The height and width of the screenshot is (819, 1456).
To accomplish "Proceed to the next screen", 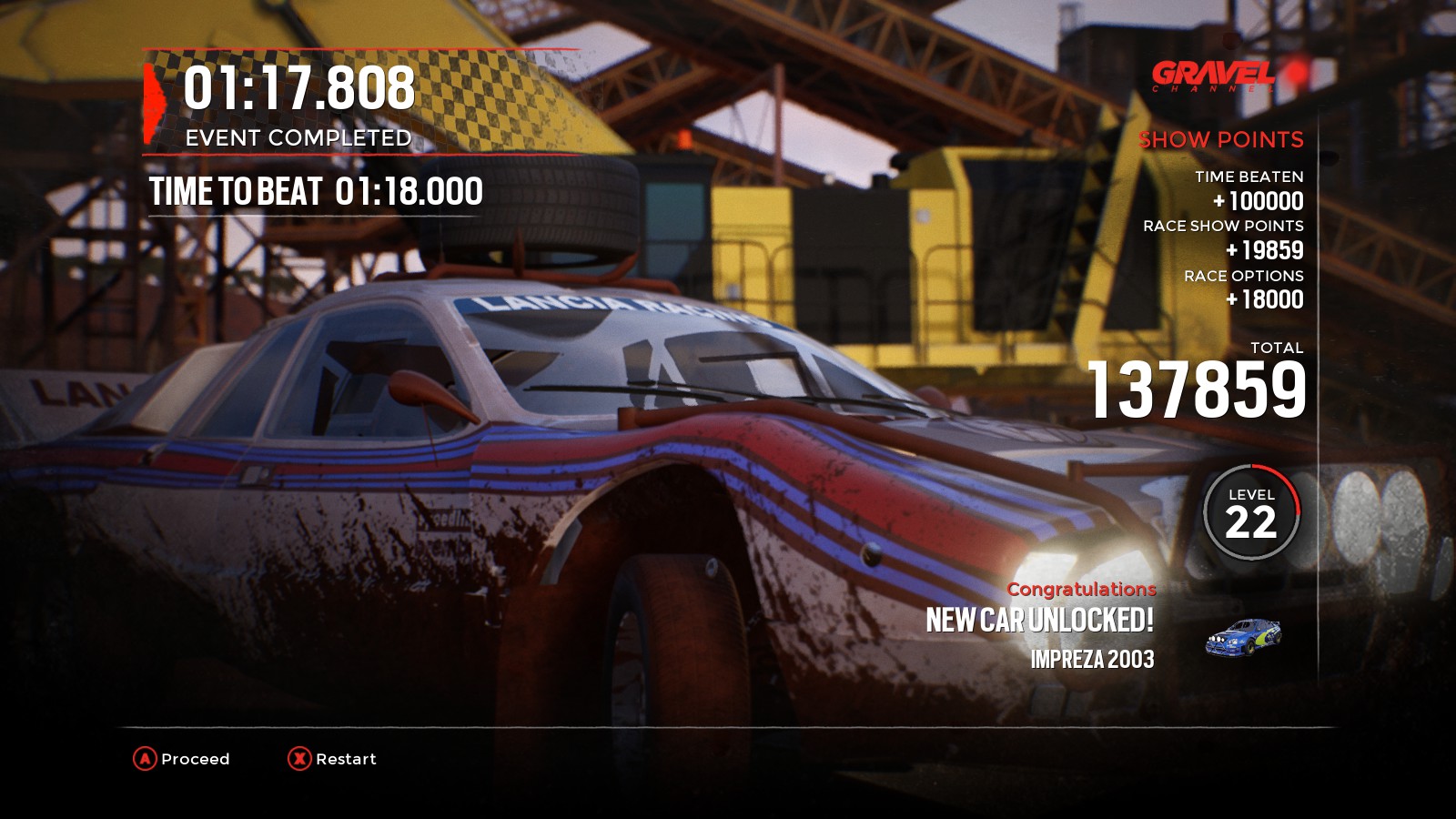I will (x=182, y=759).
